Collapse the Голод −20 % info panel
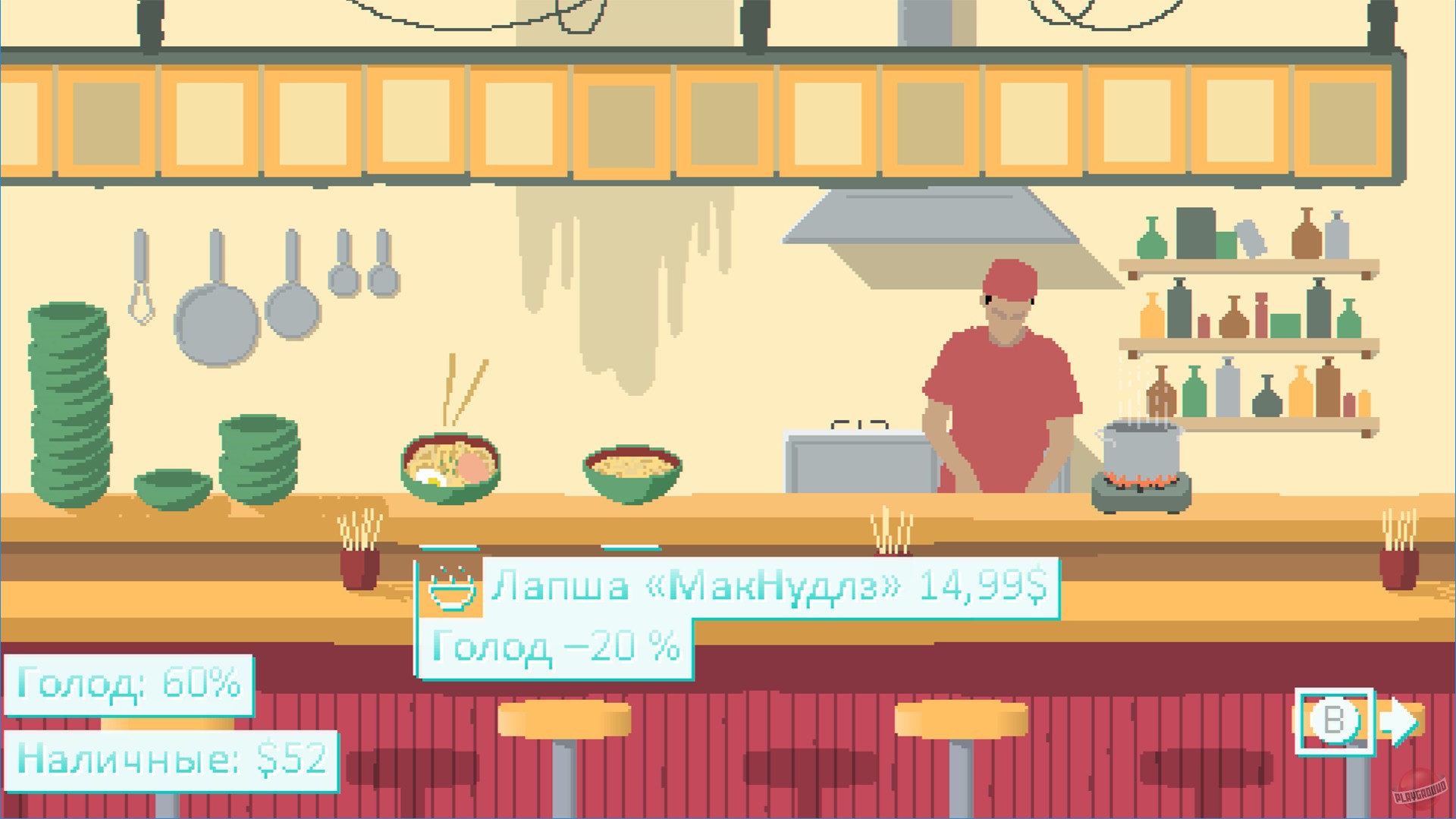This screenshot has height=819, width=1456. [554, 645]
